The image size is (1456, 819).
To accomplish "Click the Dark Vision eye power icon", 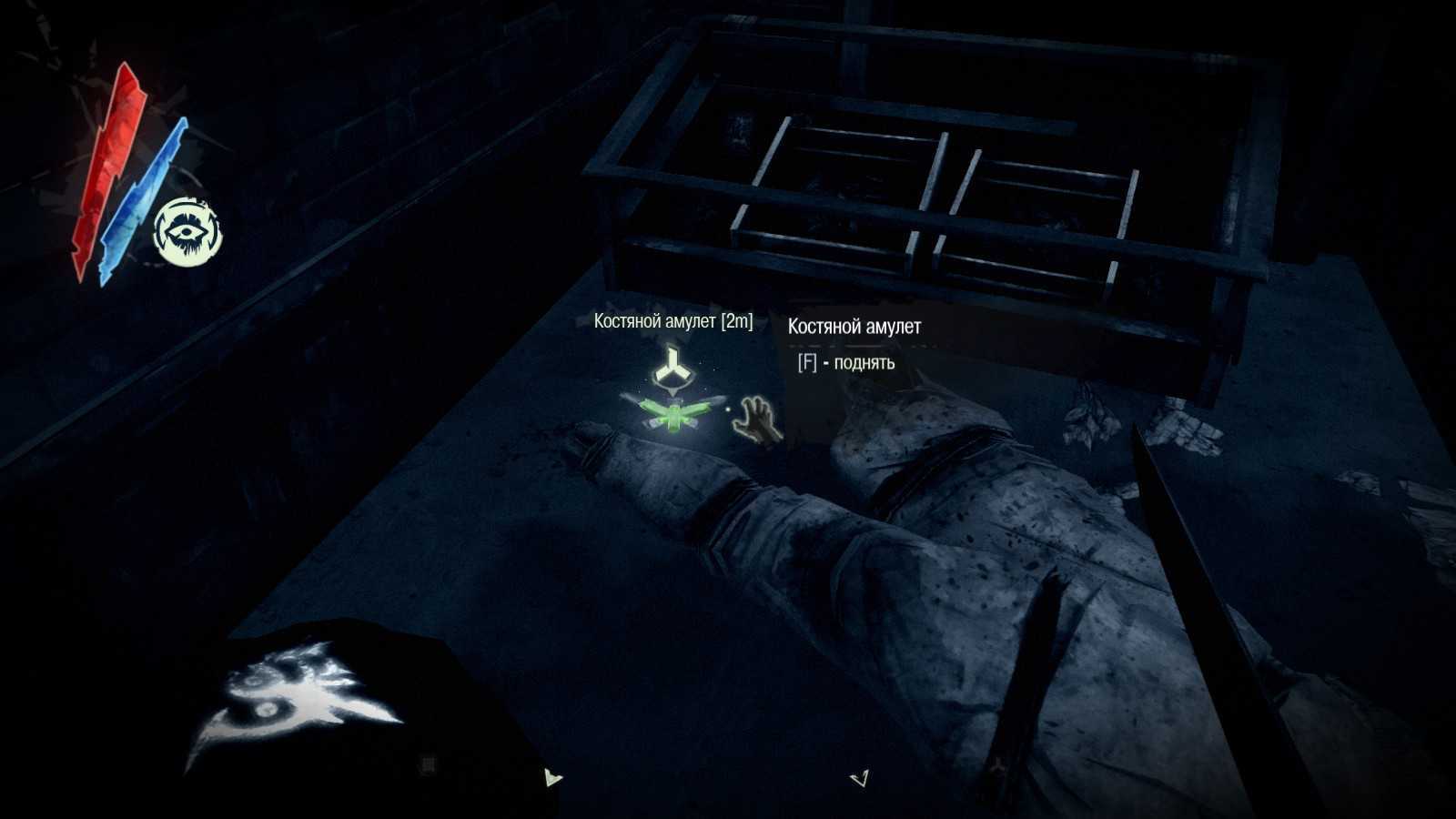I will click(x=187, y=232).
